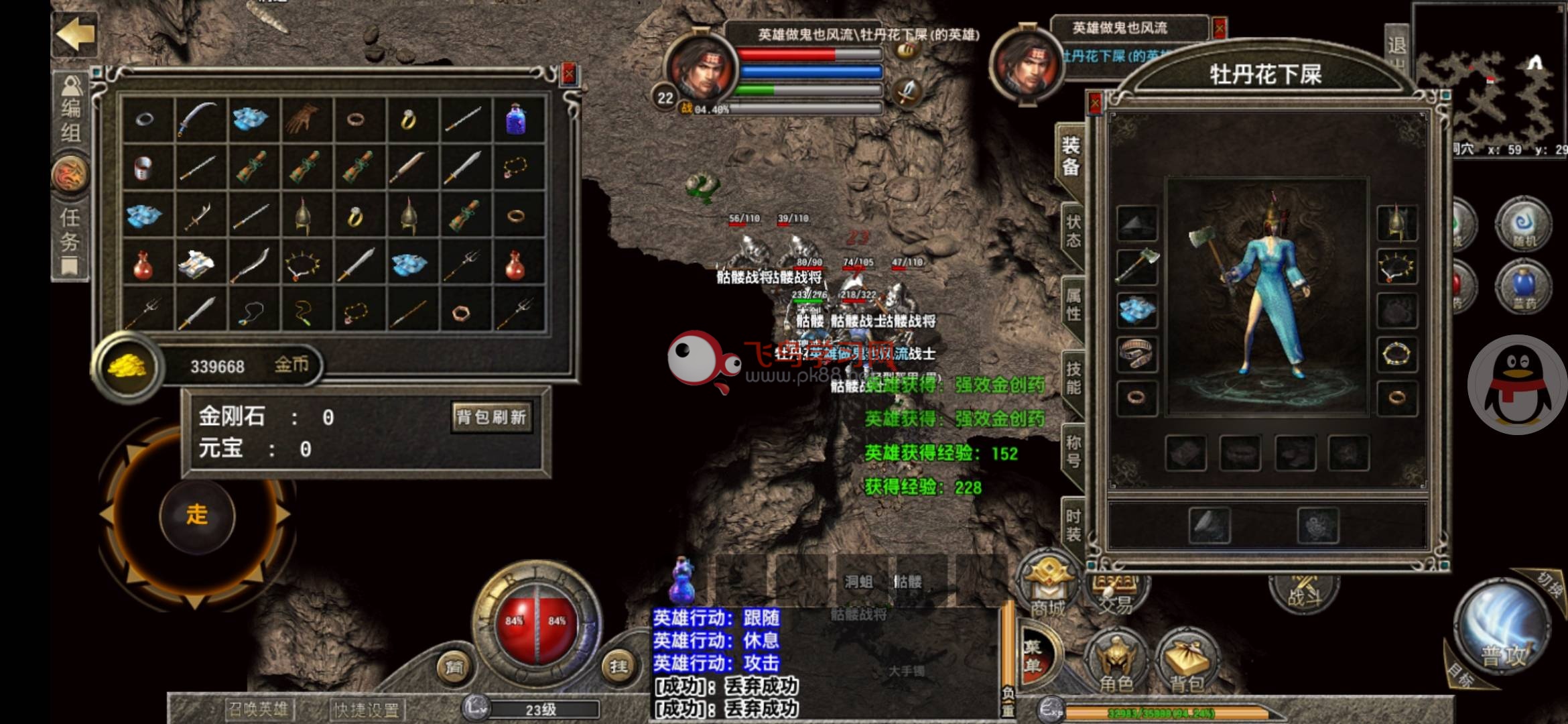Tap the QQ penguin icon

pyautogui.click(x=1518, y=384)
